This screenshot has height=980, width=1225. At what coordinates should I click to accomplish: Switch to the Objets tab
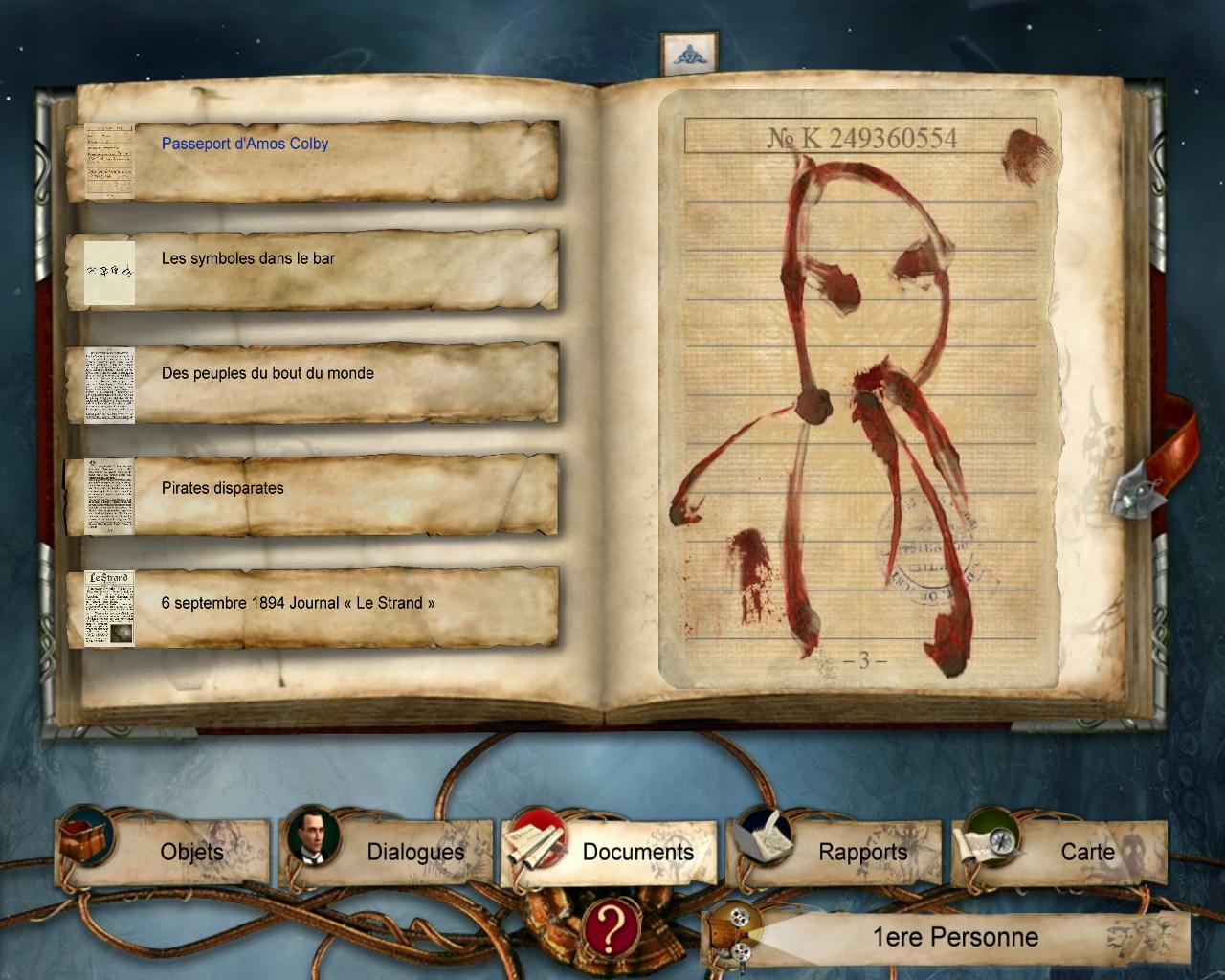(165, 851)
